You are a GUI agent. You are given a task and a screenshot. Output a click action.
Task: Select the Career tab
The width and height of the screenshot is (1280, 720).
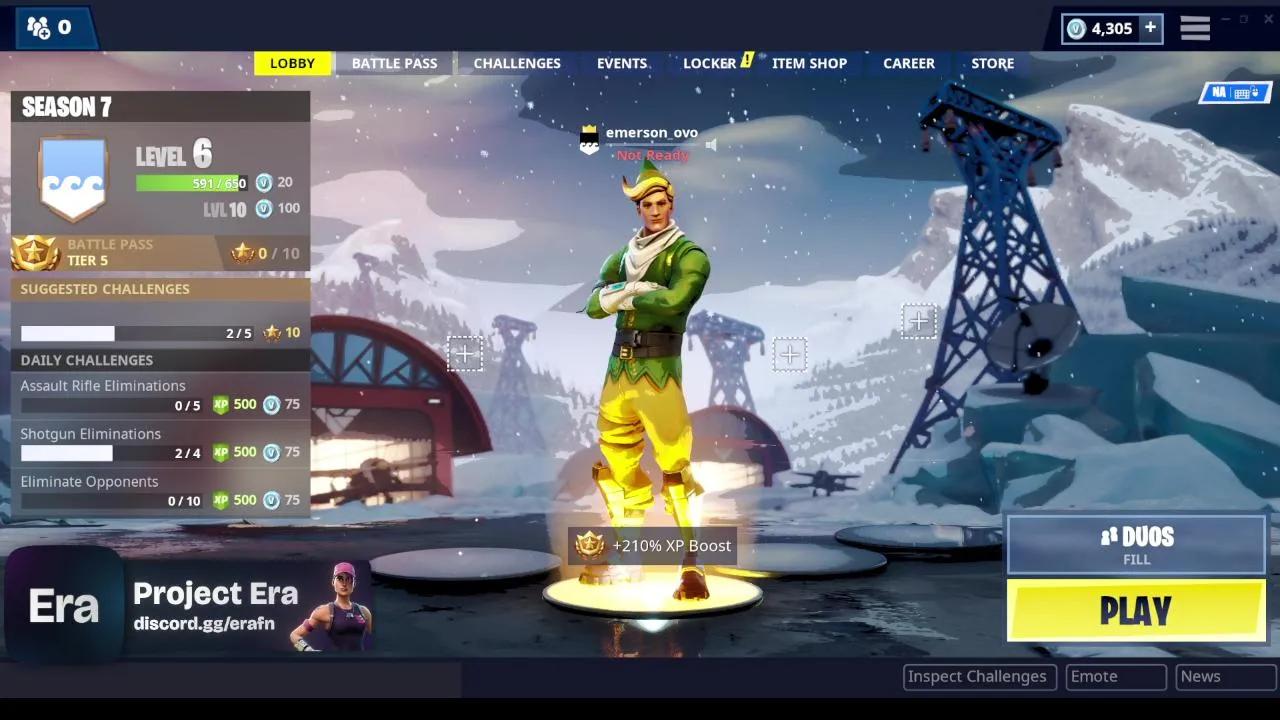click(908, 63)
